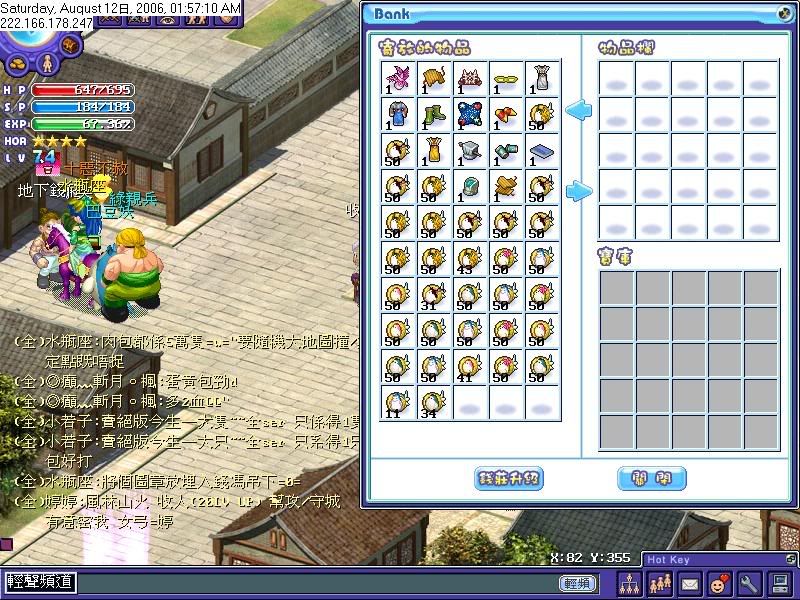Select the teal helmet item slot
800x600 pixels.
(x=470, y=186)
